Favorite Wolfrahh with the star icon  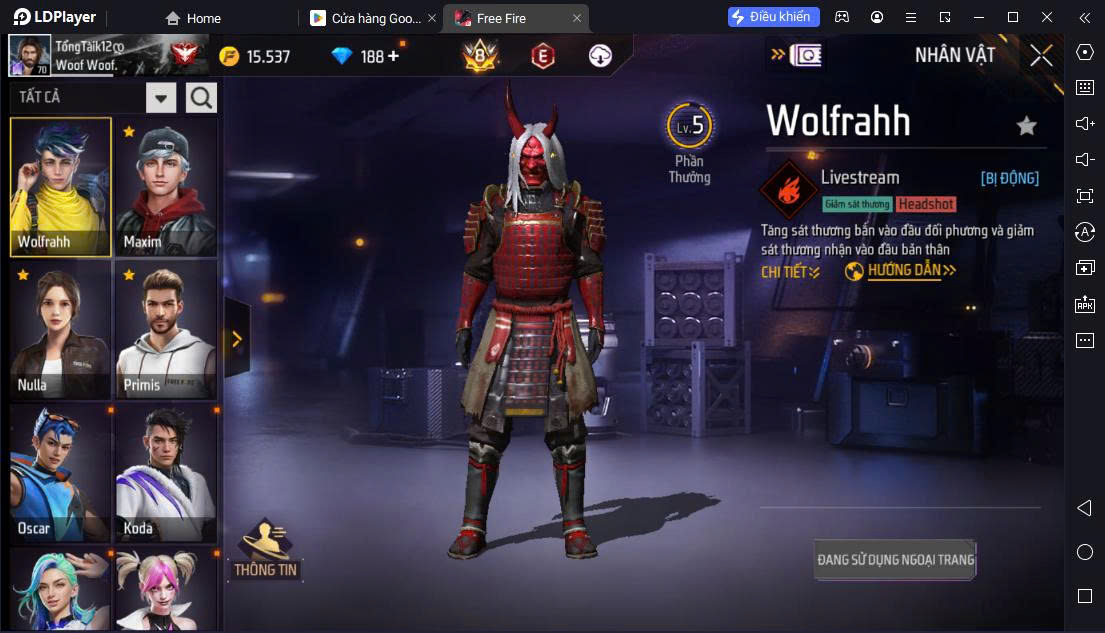[x=1026, y=125]
